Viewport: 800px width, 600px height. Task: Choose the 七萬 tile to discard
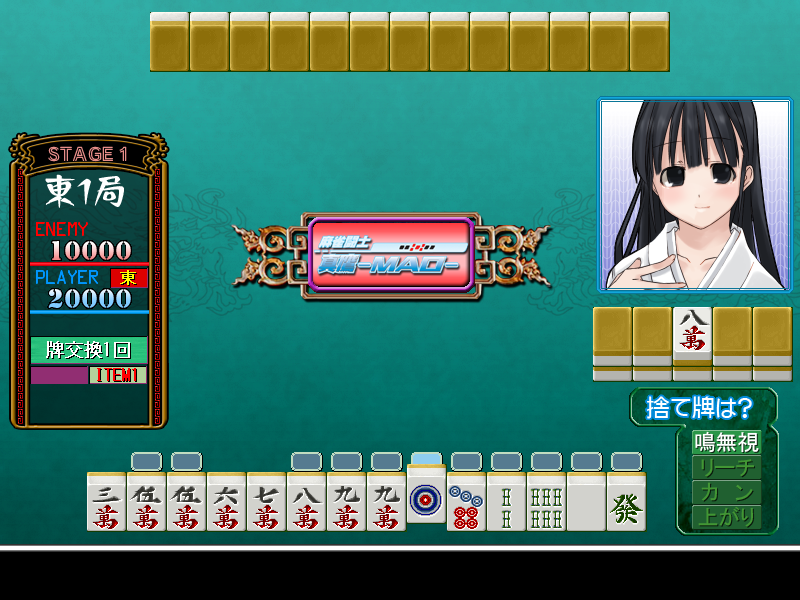tap(266, 502)
